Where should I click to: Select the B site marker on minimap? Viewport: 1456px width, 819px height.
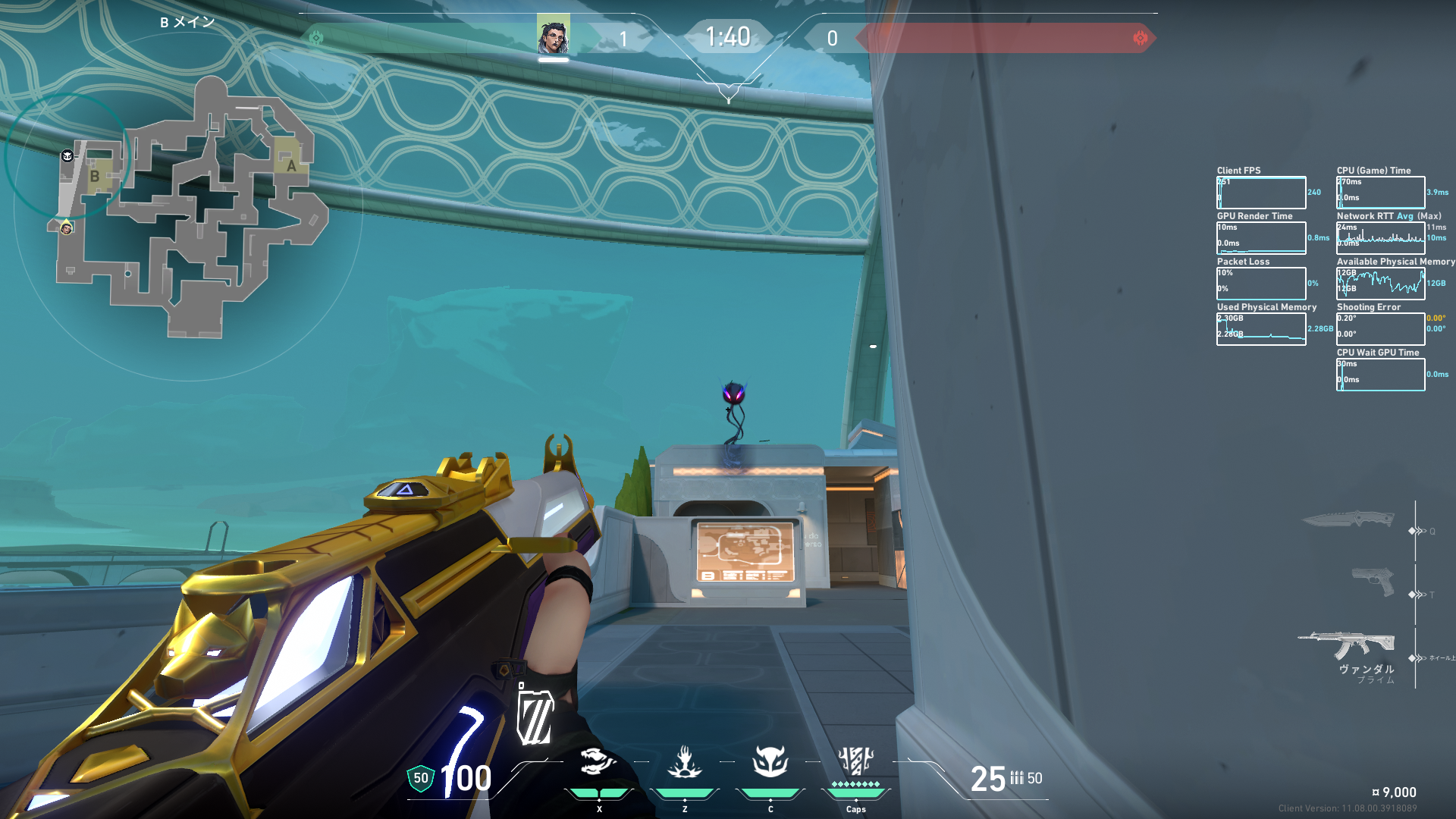coord(95,176)
